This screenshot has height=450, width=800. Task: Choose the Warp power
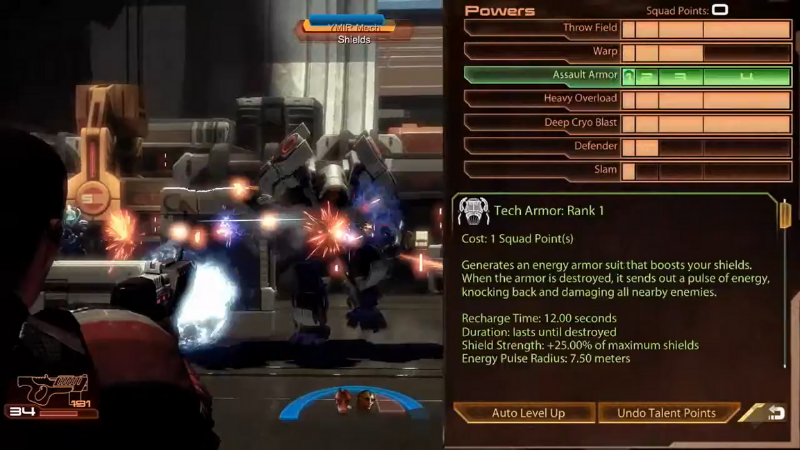(x=543, y=51)
